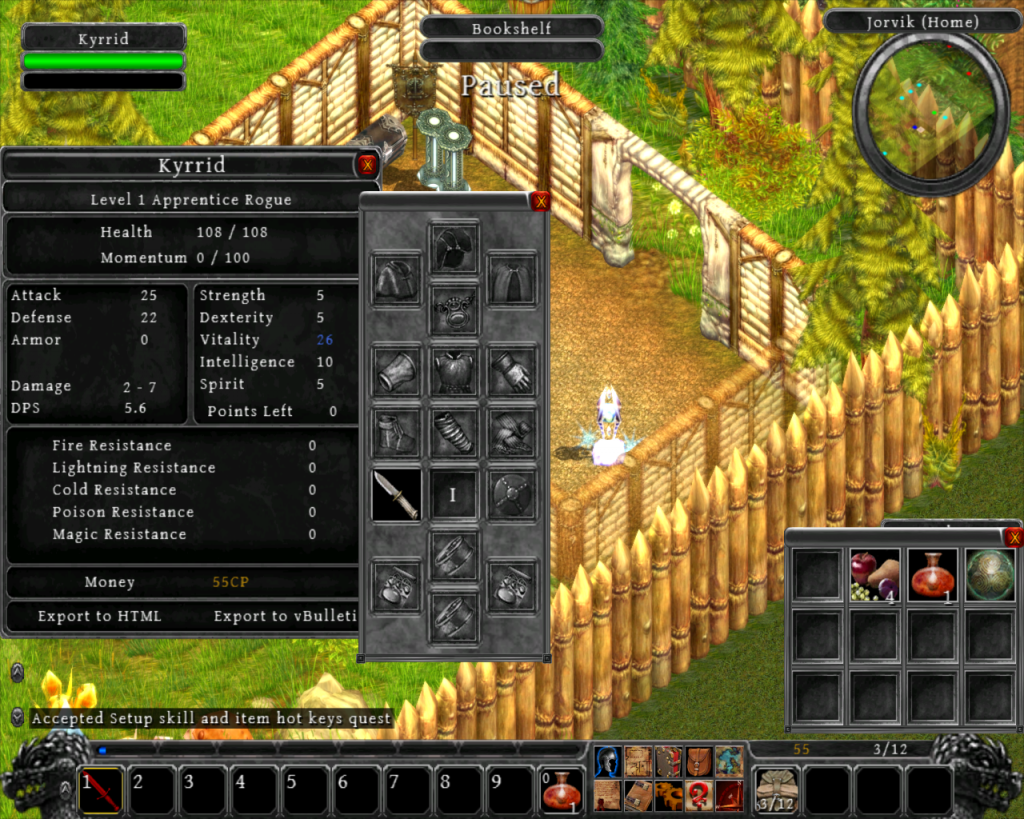This screenshot has height=819, width=1024.
Task: Open the help red question mark icon
Action: [699, 796]
